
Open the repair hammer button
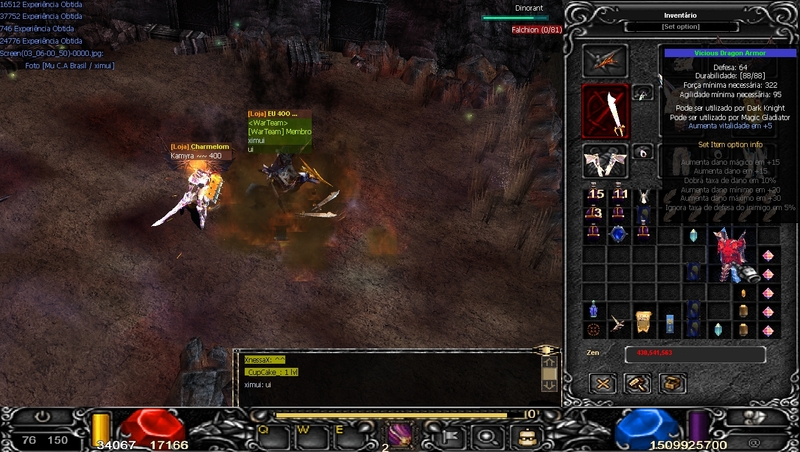638,383
